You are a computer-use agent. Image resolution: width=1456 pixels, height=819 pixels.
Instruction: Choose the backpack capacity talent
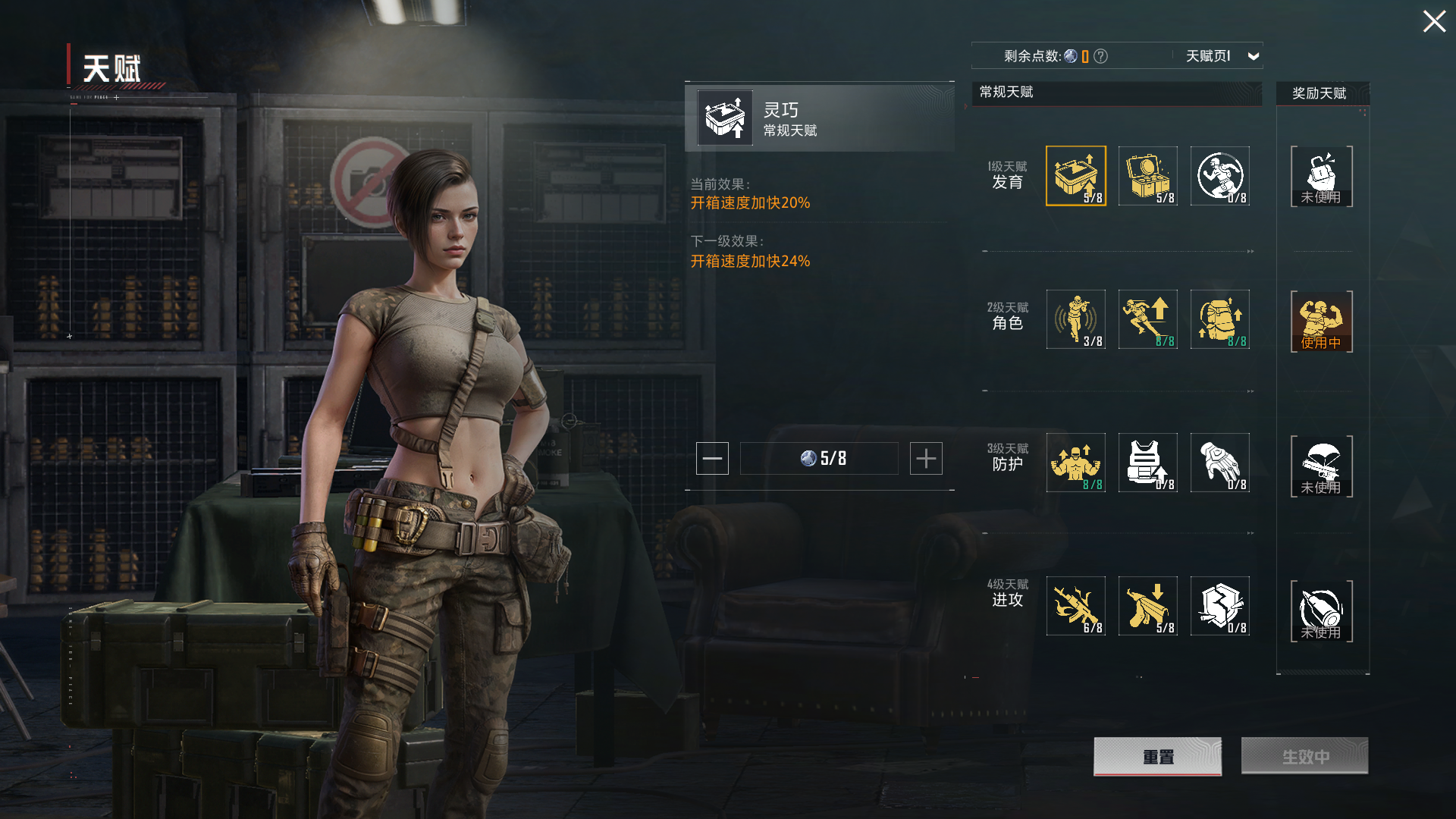(1219, 319)
